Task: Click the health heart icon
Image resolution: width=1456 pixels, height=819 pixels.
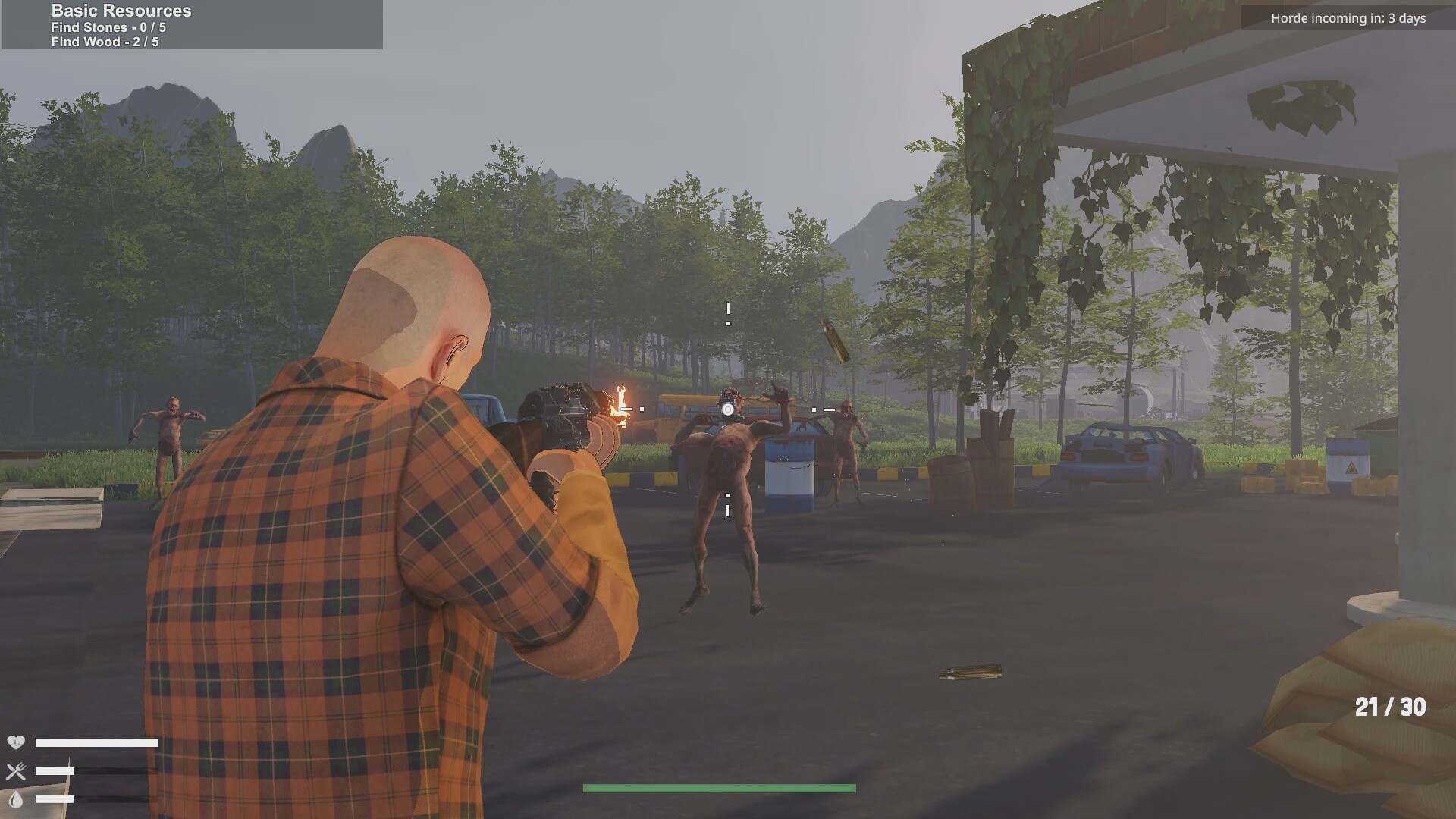Action: coord(17,743)
